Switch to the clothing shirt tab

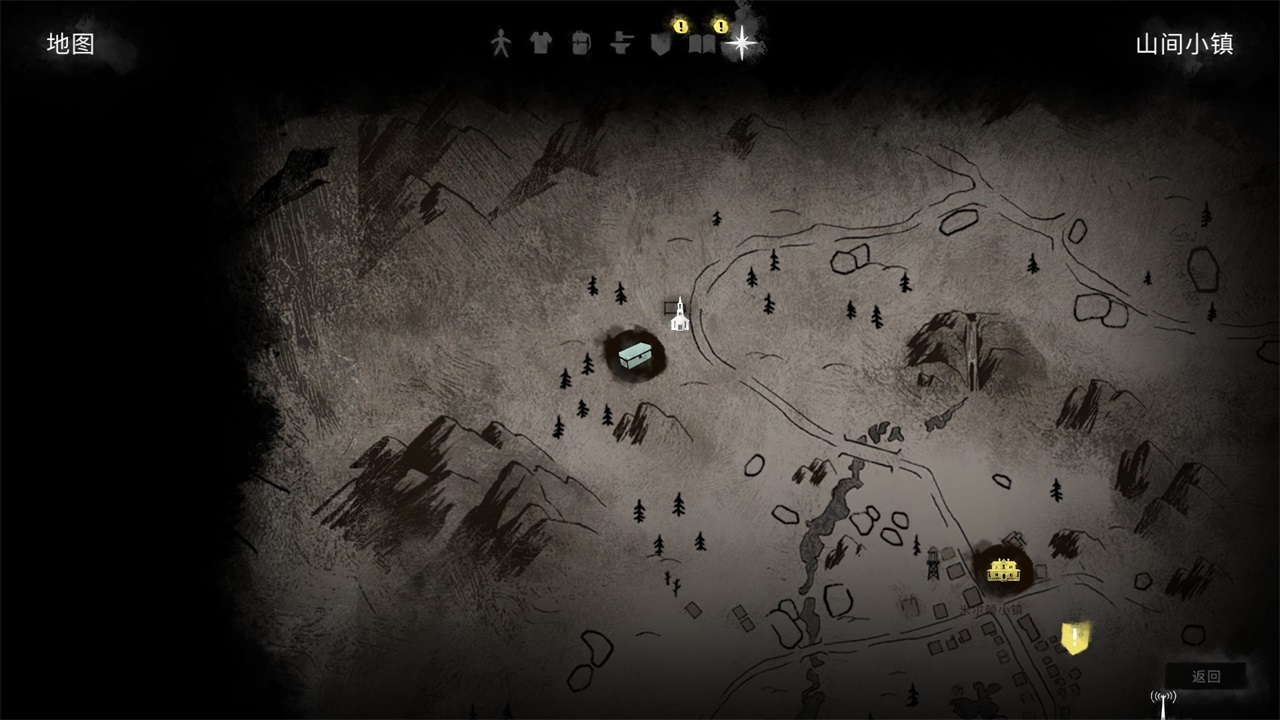click(540, 43)
